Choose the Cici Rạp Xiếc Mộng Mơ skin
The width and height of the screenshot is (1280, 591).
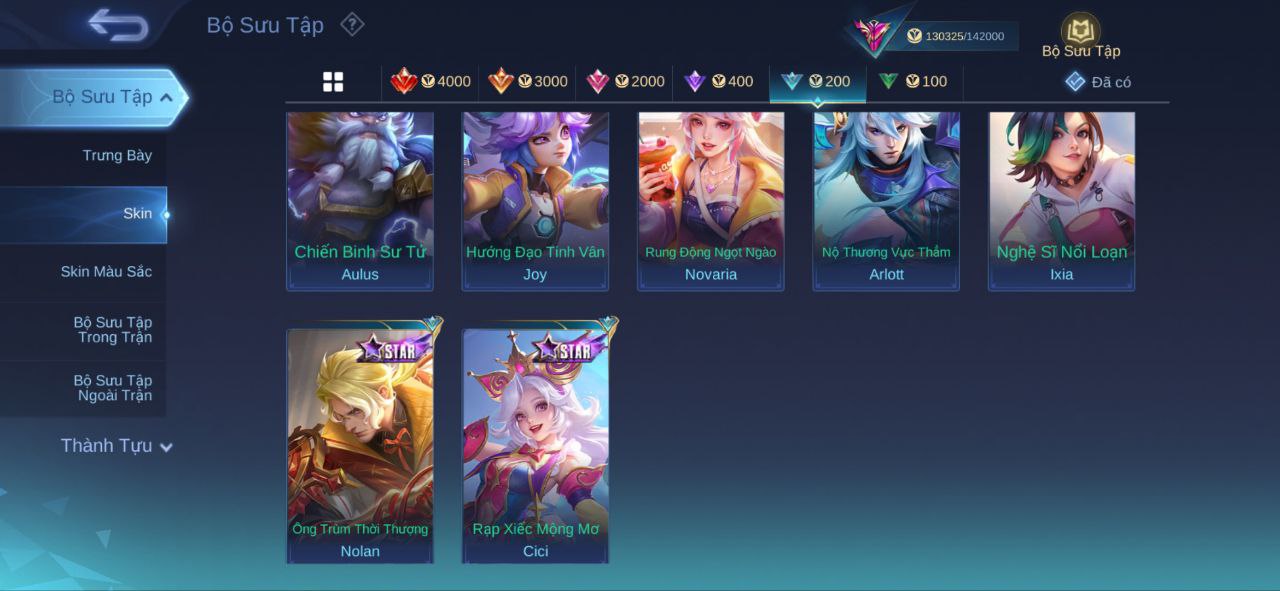[535, 446]
